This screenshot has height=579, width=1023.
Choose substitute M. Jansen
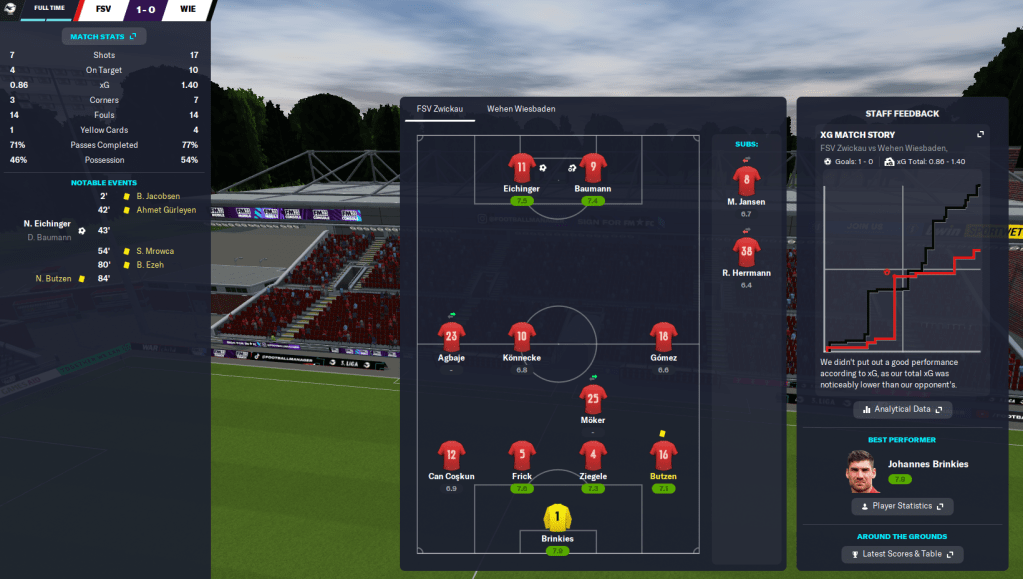(746, 181)
